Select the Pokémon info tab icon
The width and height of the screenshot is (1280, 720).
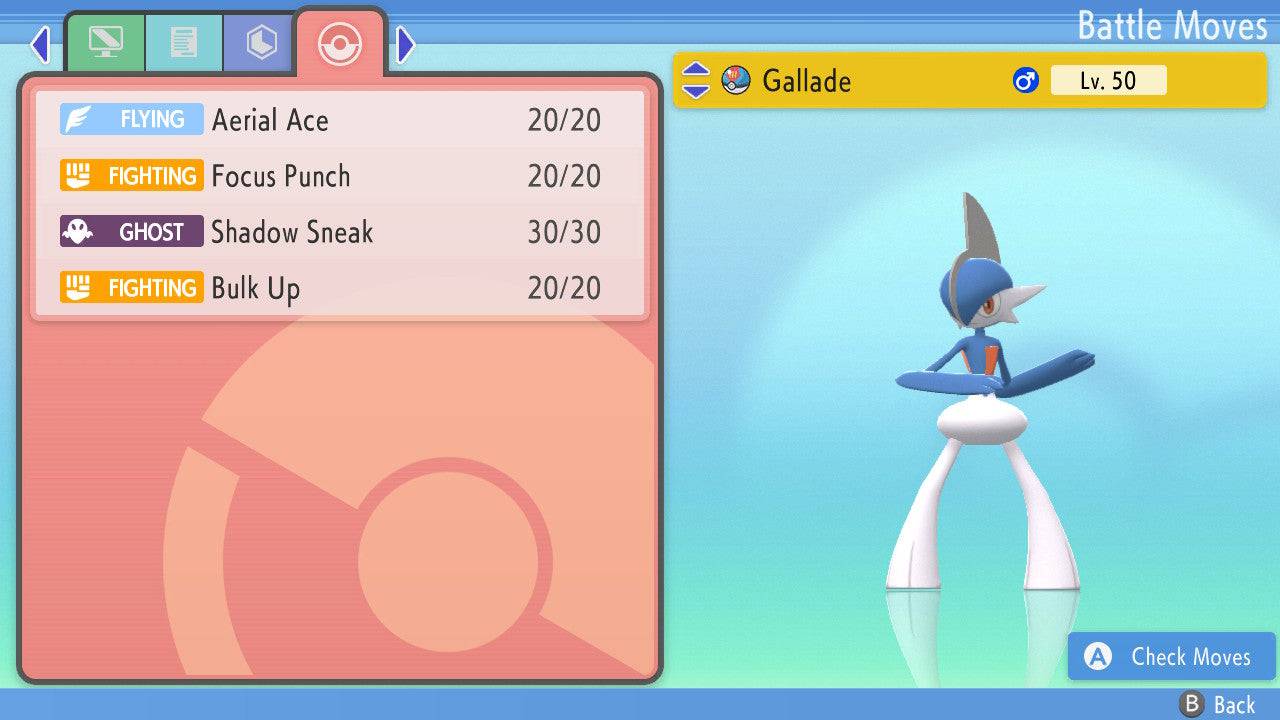[x=106, y=42]
